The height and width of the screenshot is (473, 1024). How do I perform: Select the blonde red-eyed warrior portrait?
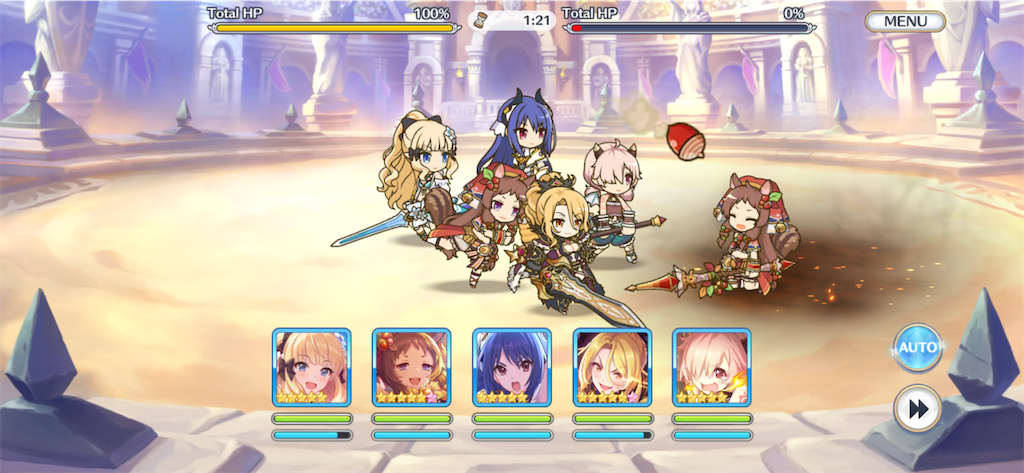(612, 367)
